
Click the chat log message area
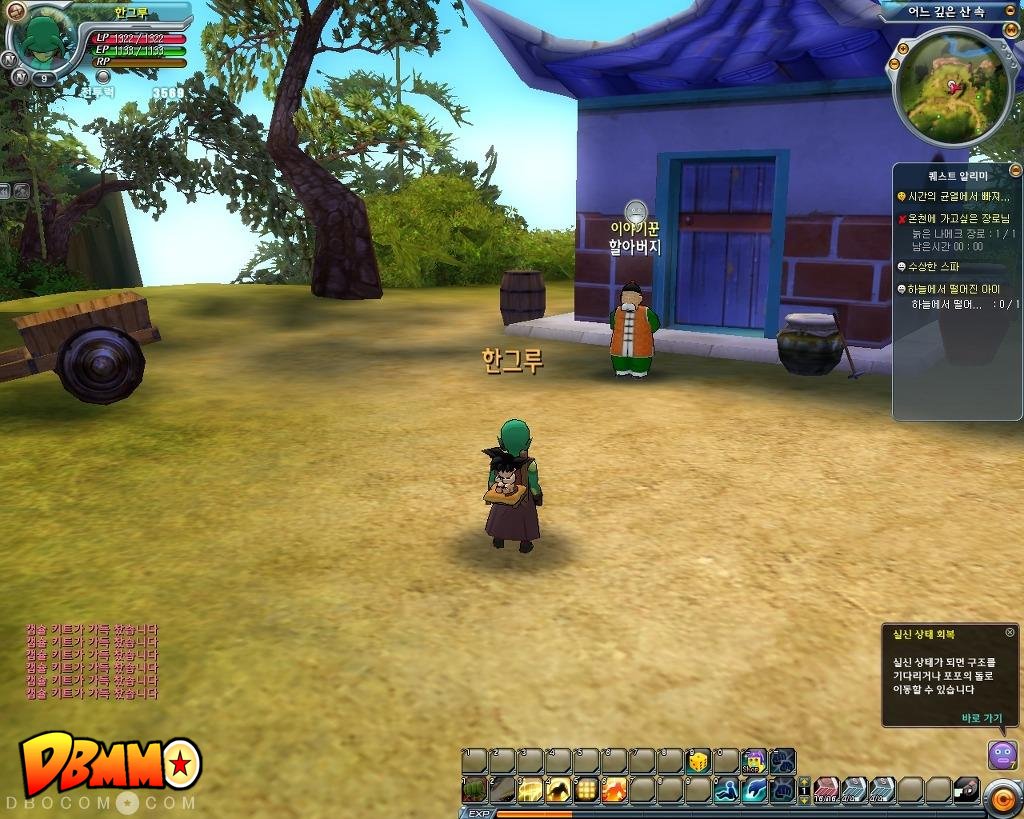pyautogui.click(x=91, y=661)
